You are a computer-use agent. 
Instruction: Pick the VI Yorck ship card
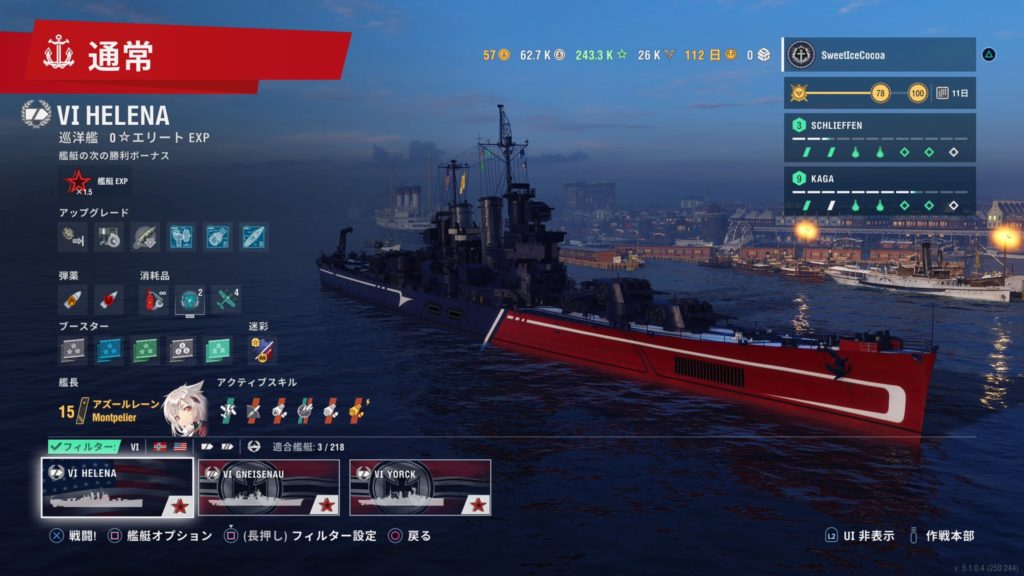point(420,487)
